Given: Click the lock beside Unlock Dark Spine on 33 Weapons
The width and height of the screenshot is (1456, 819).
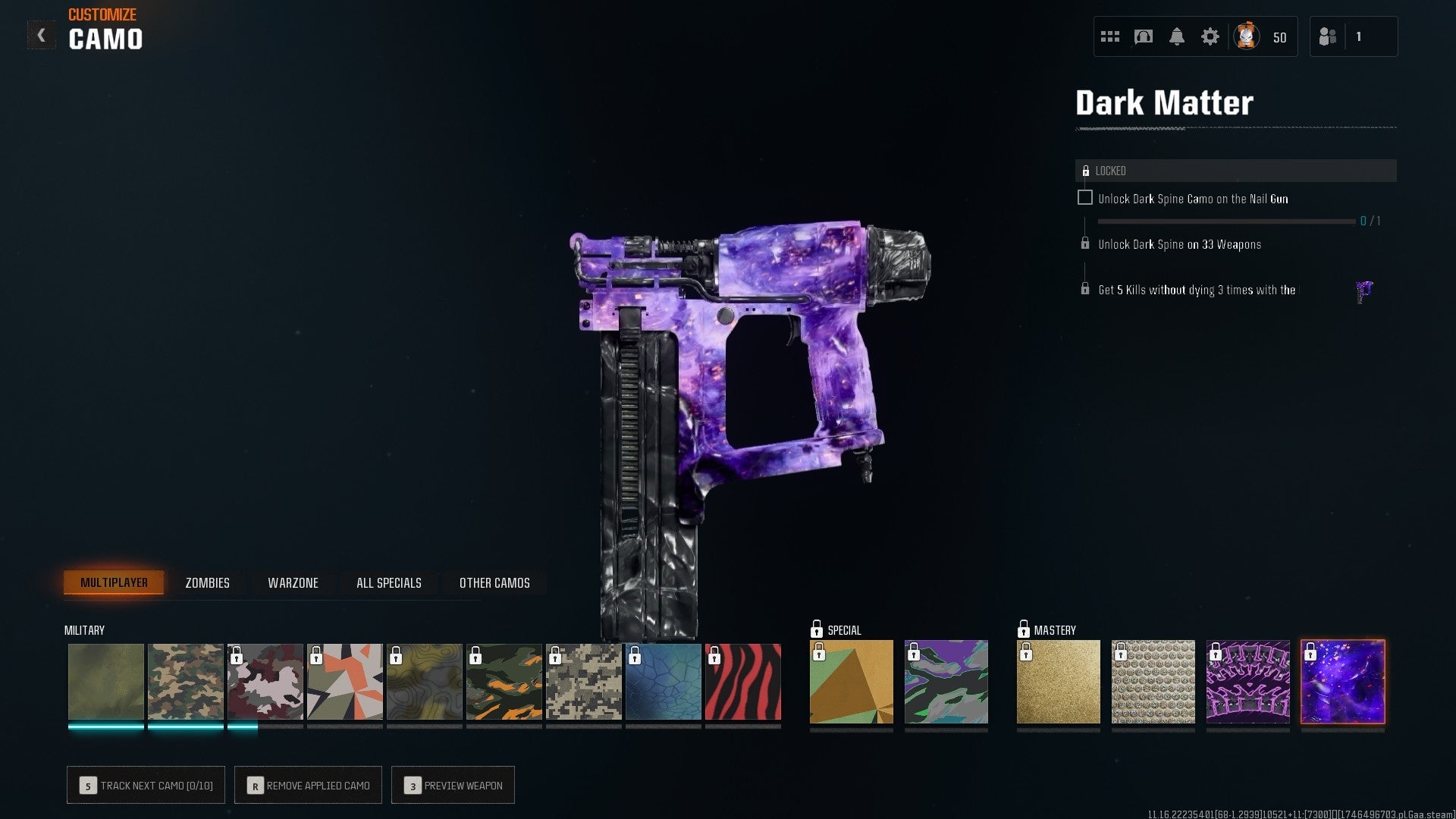Looking at the screenshot, I should pyautogui.click(x=1084, y=244).
